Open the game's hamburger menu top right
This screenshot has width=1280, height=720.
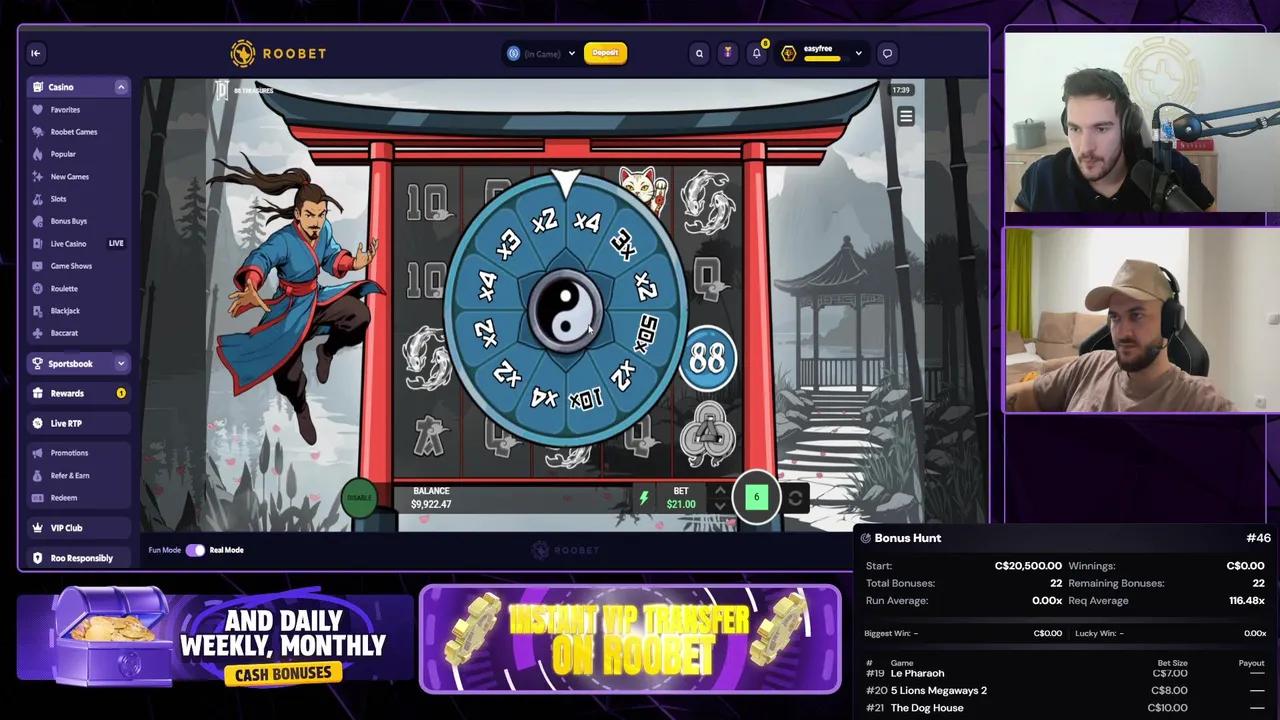(905, 116)
